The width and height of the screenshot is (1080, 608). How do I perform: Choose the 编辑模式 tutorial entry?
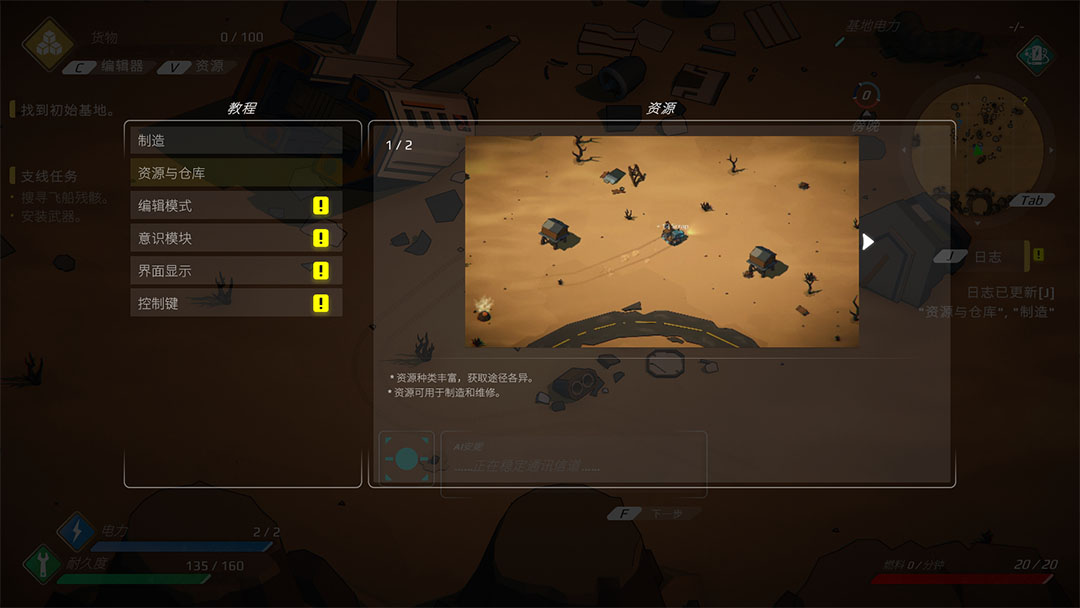(x=236, y=206)
